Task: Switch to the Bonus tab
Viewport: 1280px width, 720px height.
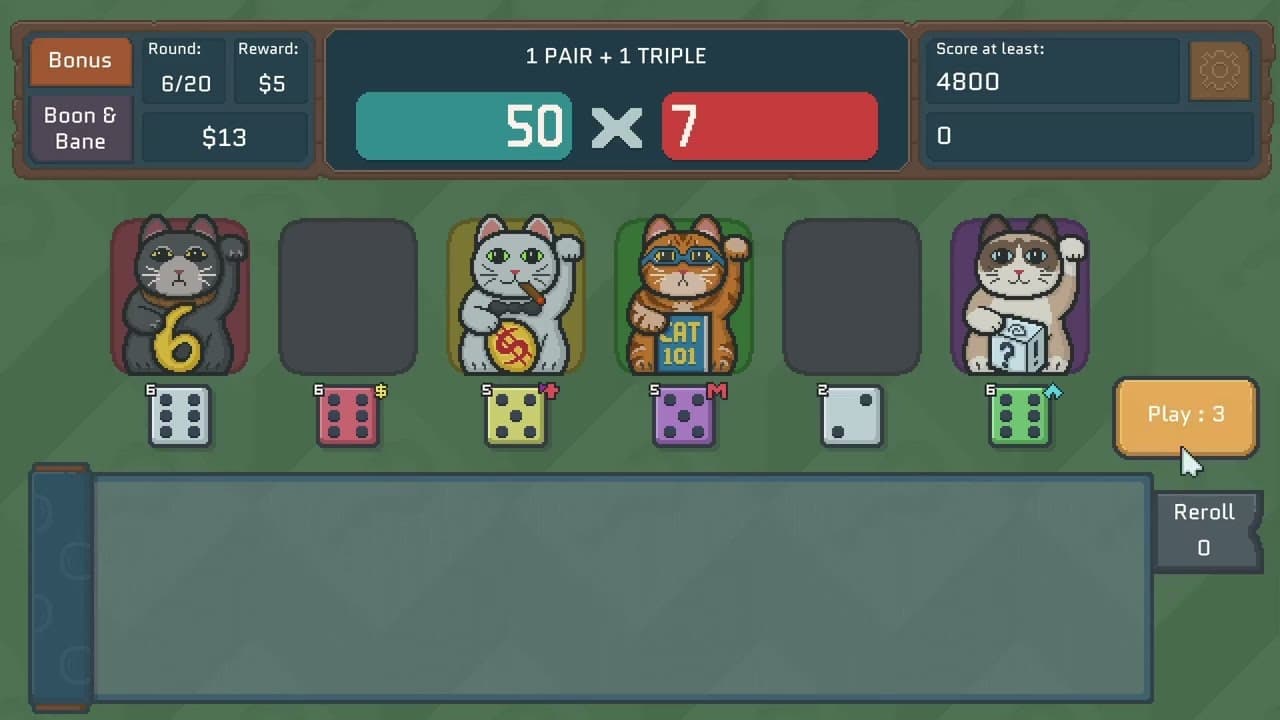Action: (80, 60)
